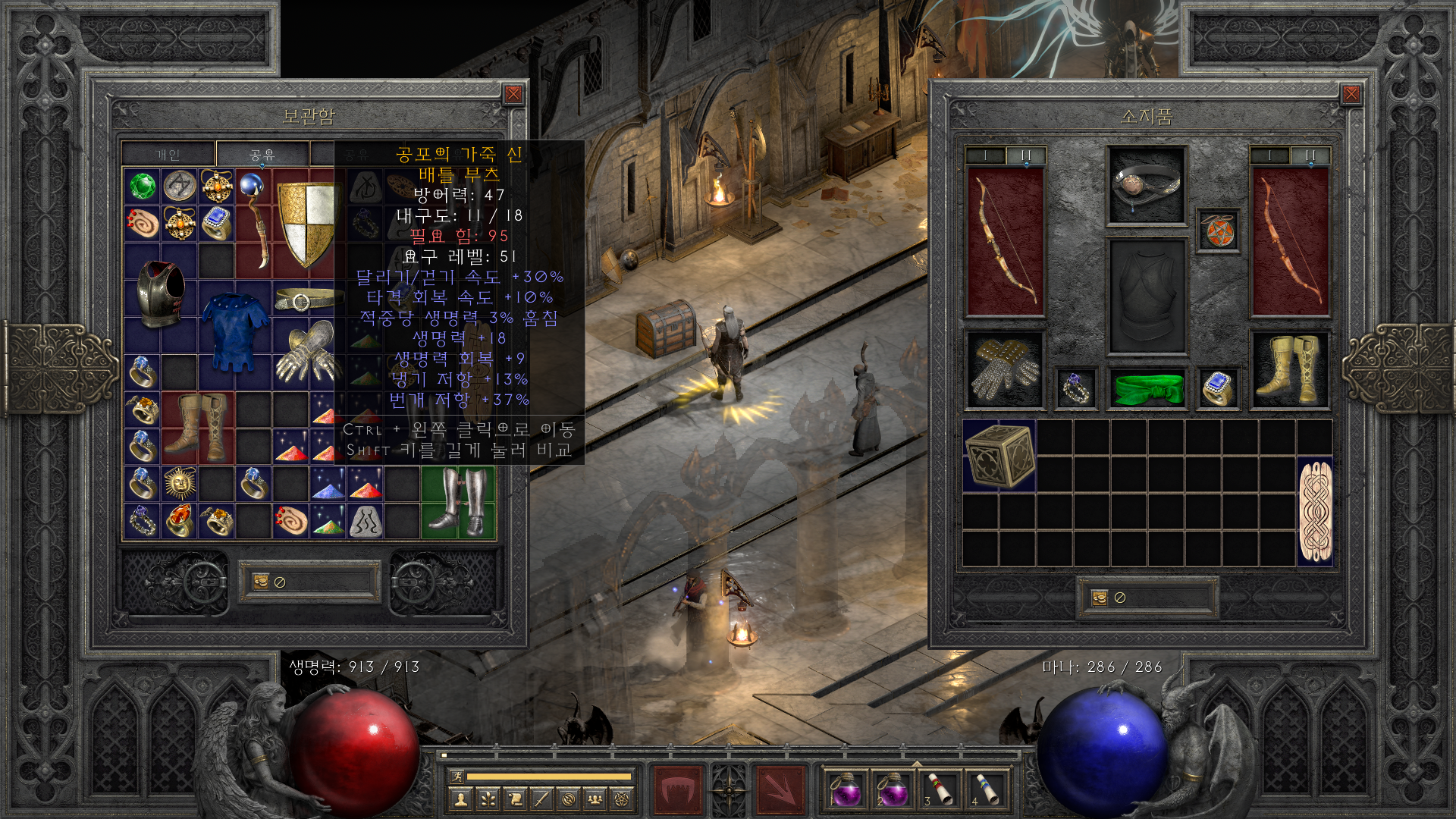Image resolution: width=1456 pixels, height=819 pixels.
Task: Close the stash (보관함) window
Action: click(x=513, y=94)
